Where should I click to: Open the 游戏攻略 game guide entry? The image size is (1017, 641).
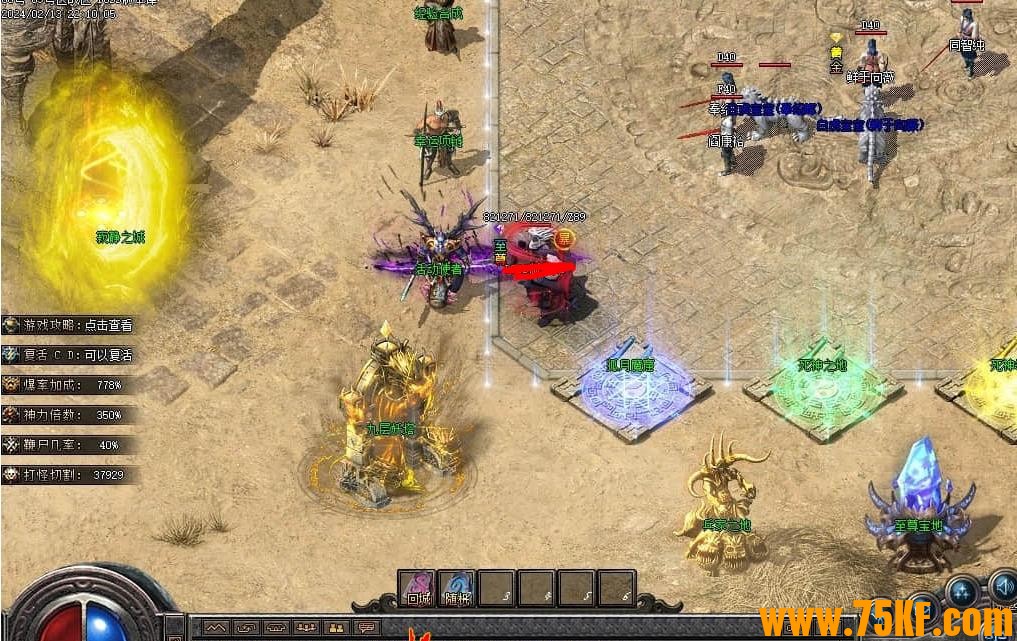point(70,325)
